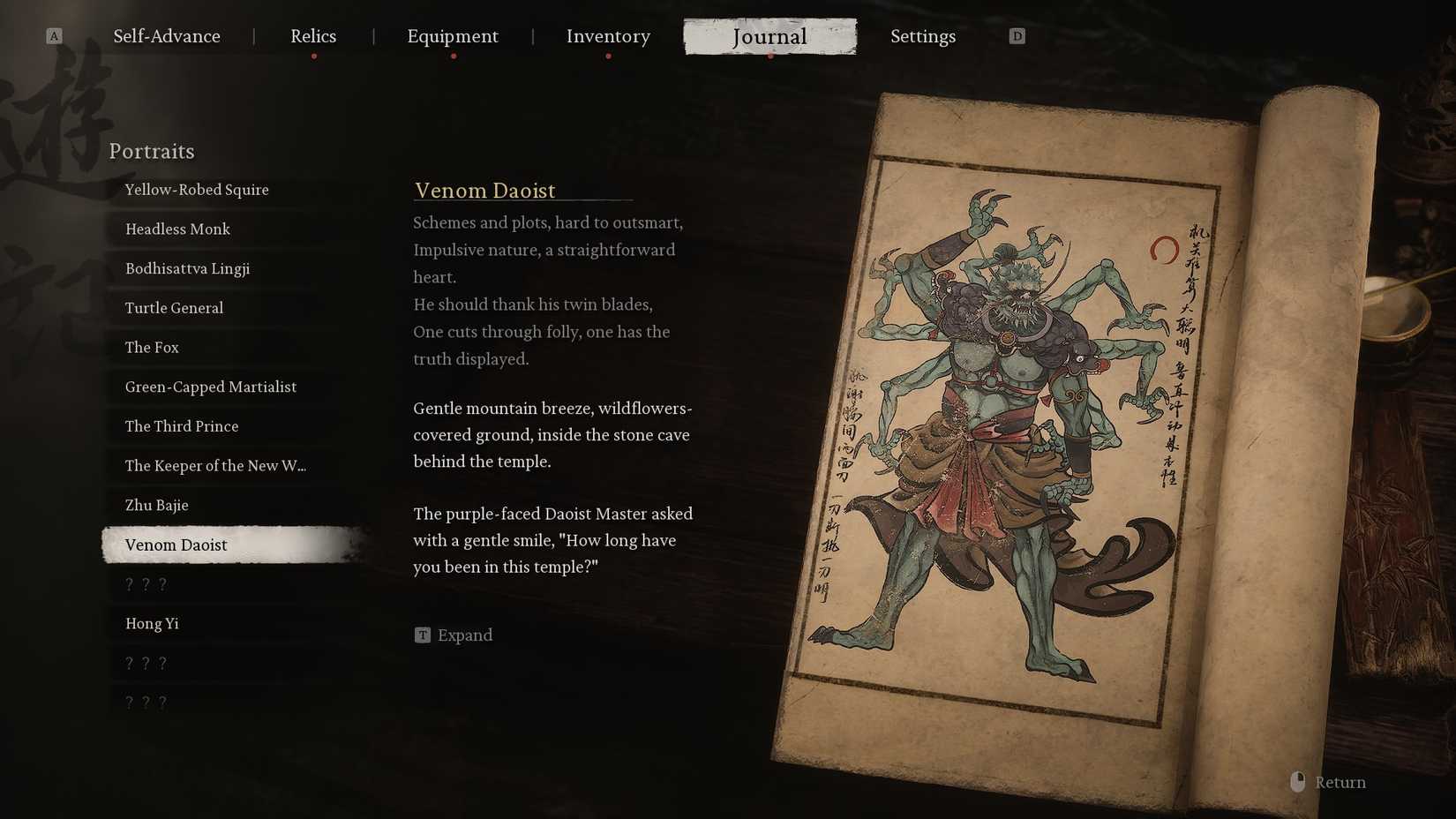Click the T key prompt beside Expand

point(422,635)
